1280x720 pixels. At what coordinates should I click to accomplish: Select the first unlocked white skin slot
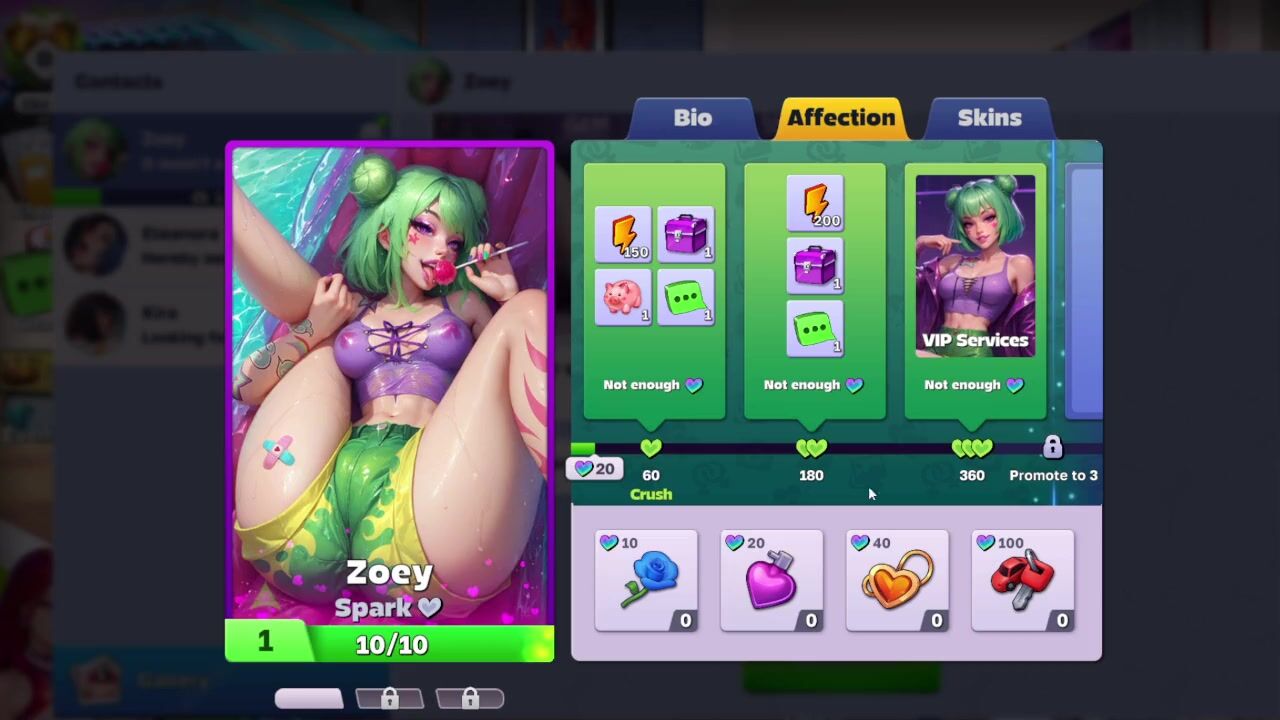(x=309, y=698)
